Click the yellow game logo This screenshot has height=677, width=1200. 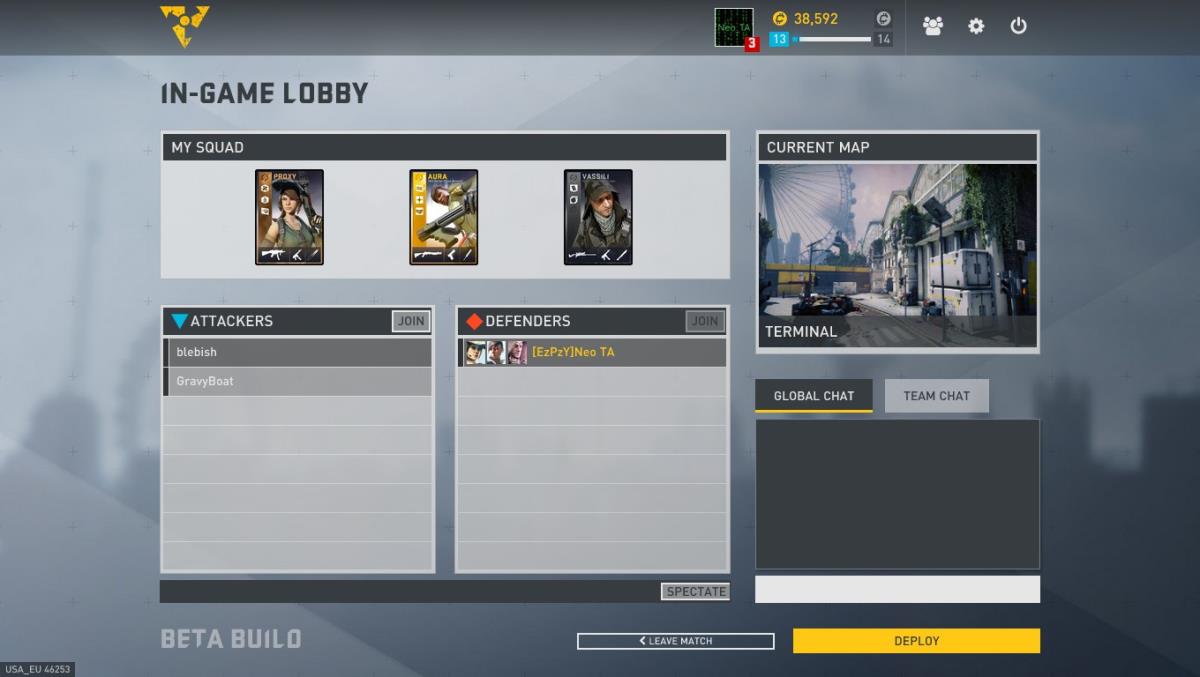click(x=184, y=26)
